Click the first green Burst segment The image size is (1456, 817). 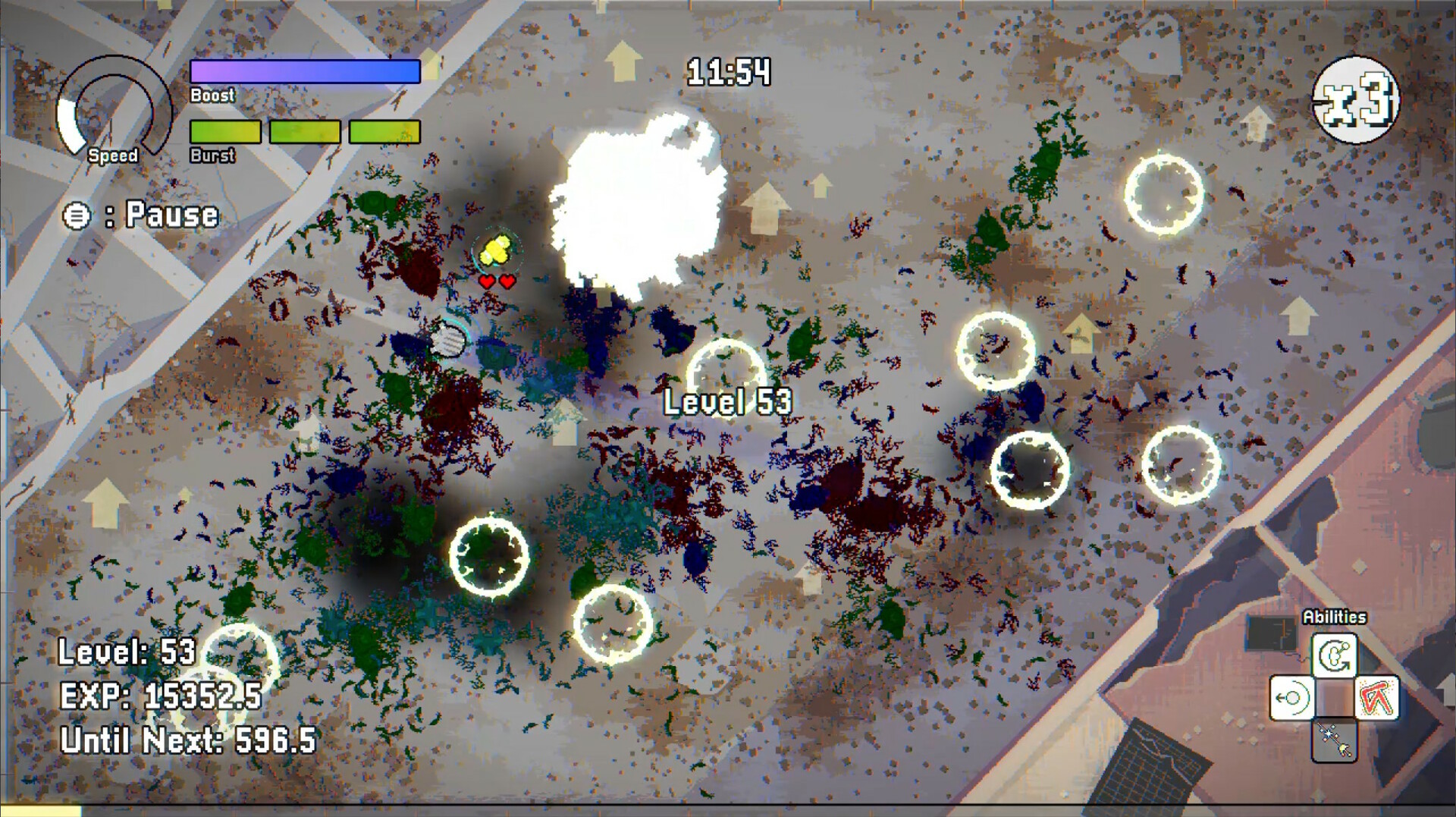(x=225, y=130)
